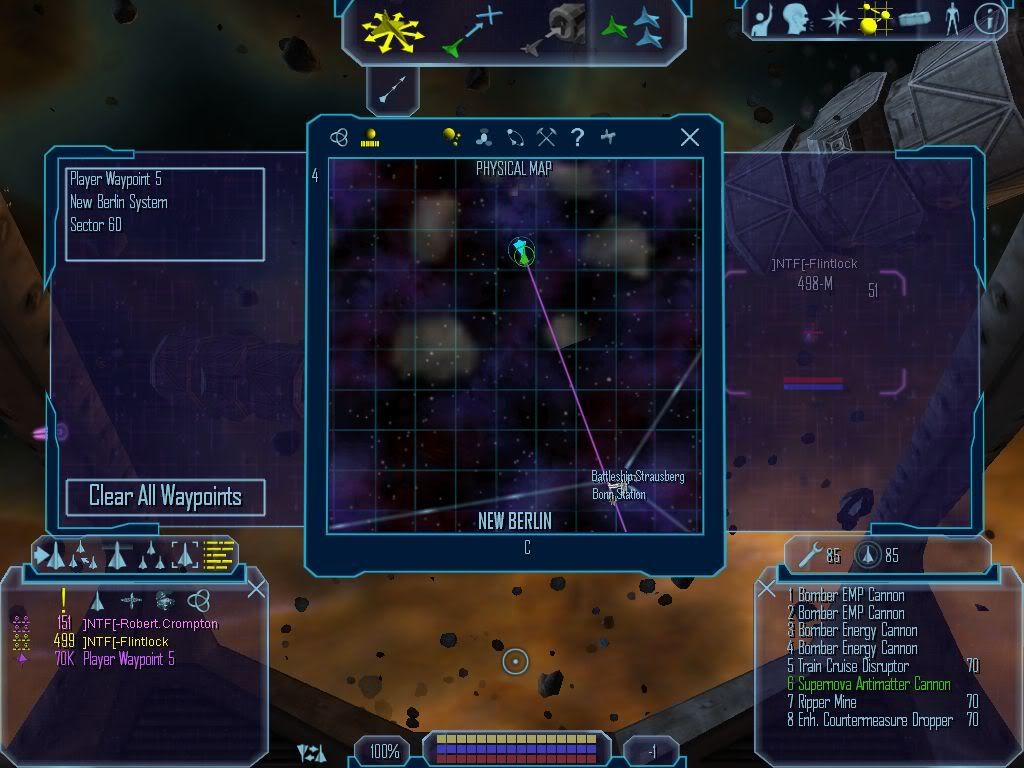Clear all waypoints on the map

click(165, 497)
